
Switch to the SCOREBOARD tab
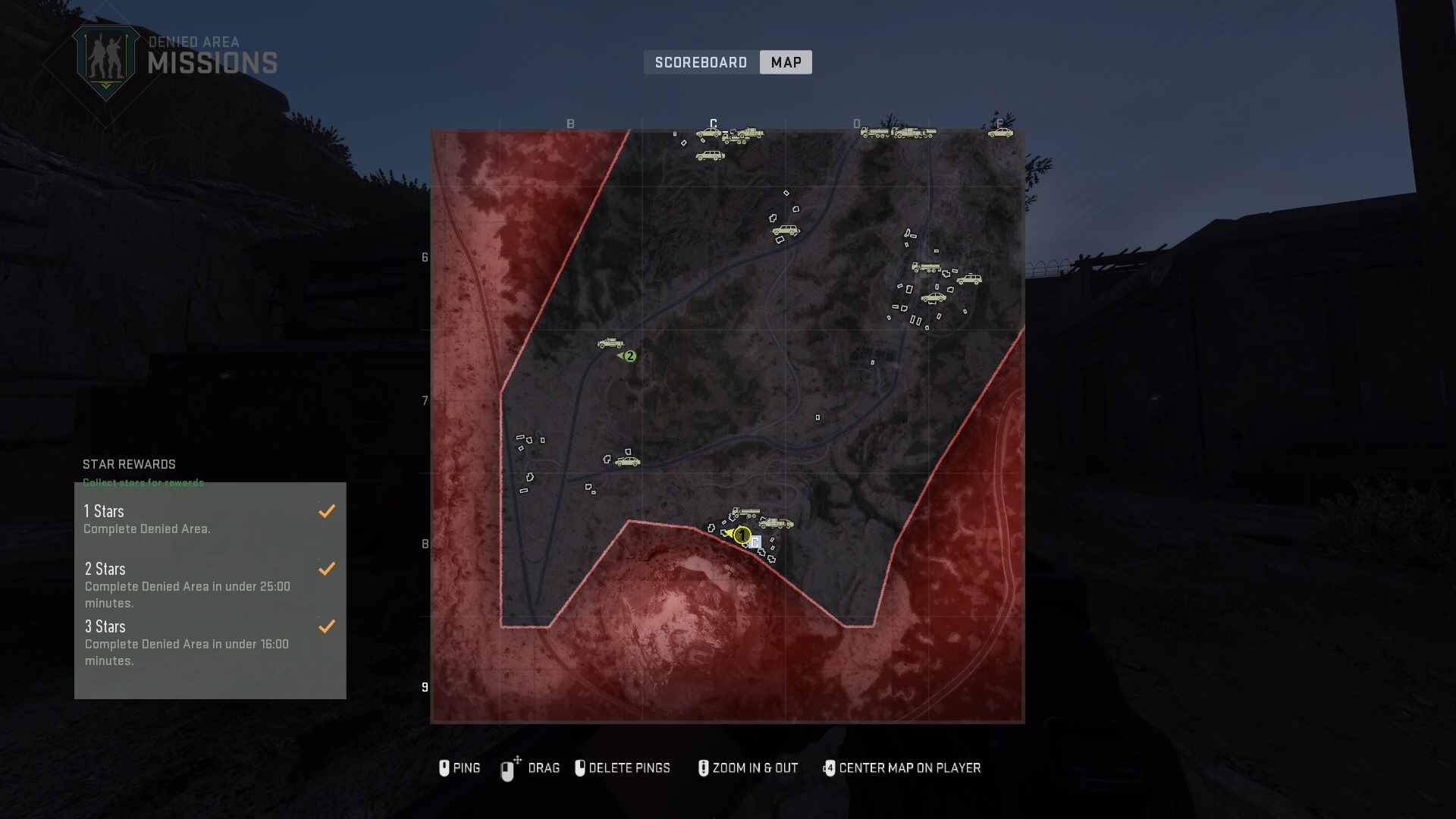701,62
